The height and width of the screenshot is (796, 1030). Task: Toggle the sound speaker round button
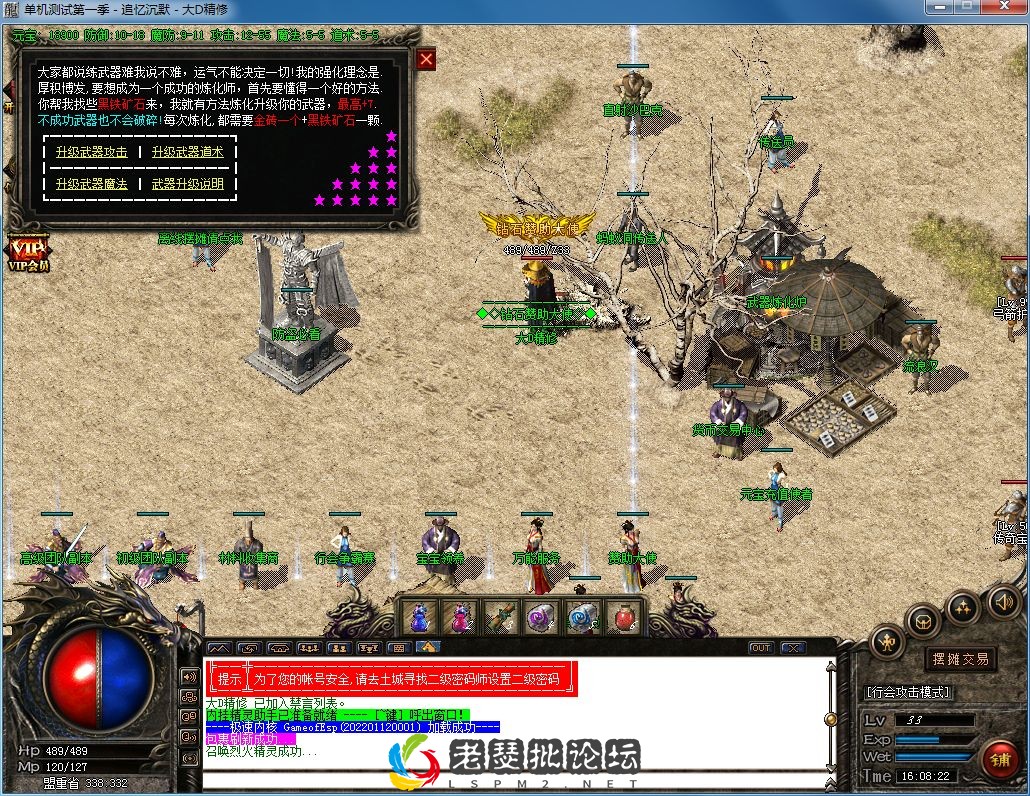click(1002, 602)
